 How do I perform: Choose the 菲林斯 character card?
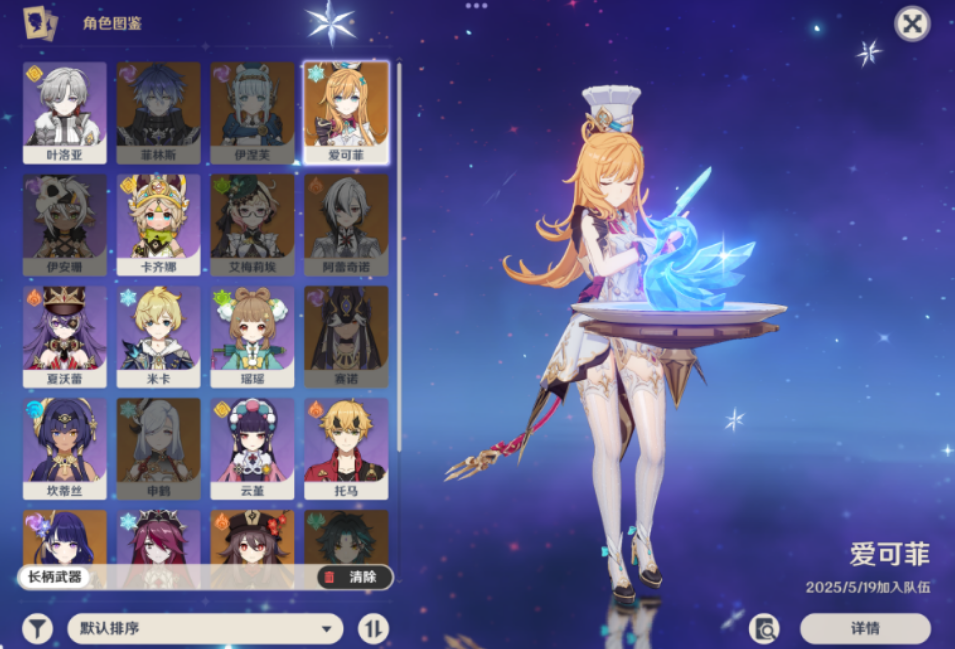click(158, 112)
